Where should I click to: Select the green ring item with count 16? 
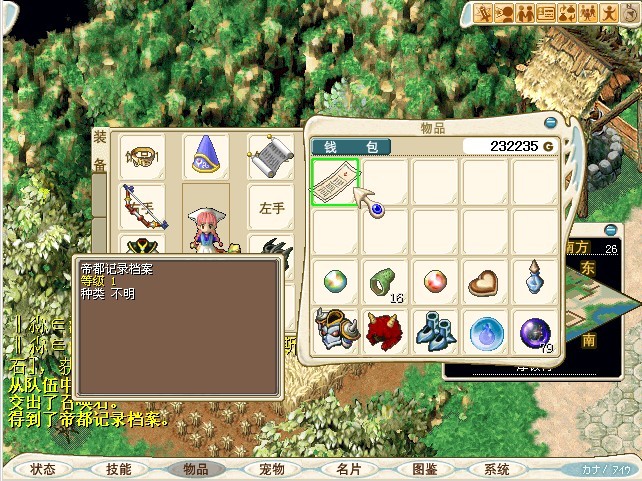[385, 281]
